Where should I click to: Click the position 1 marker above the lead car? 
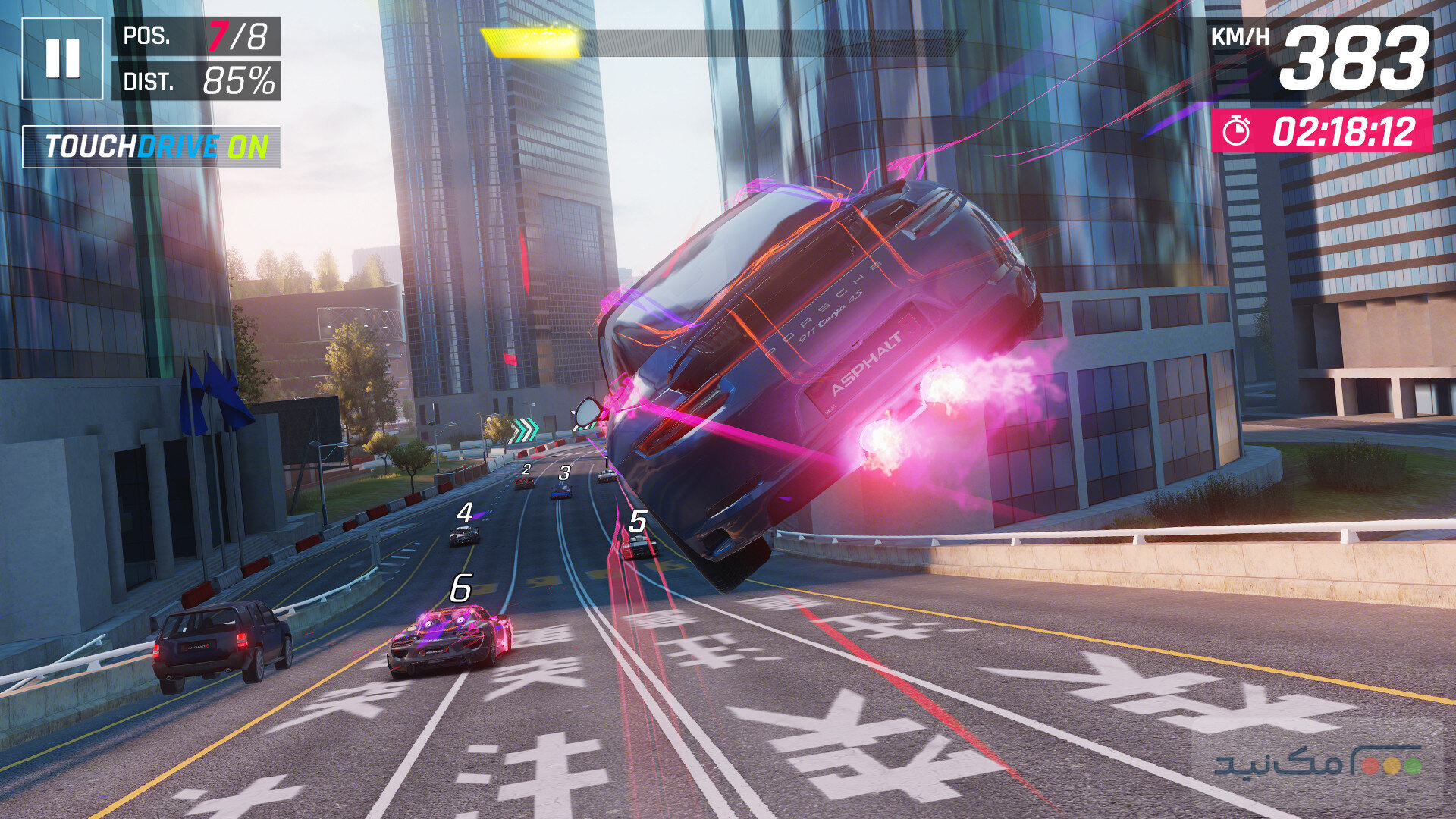(x=607, y=461)
